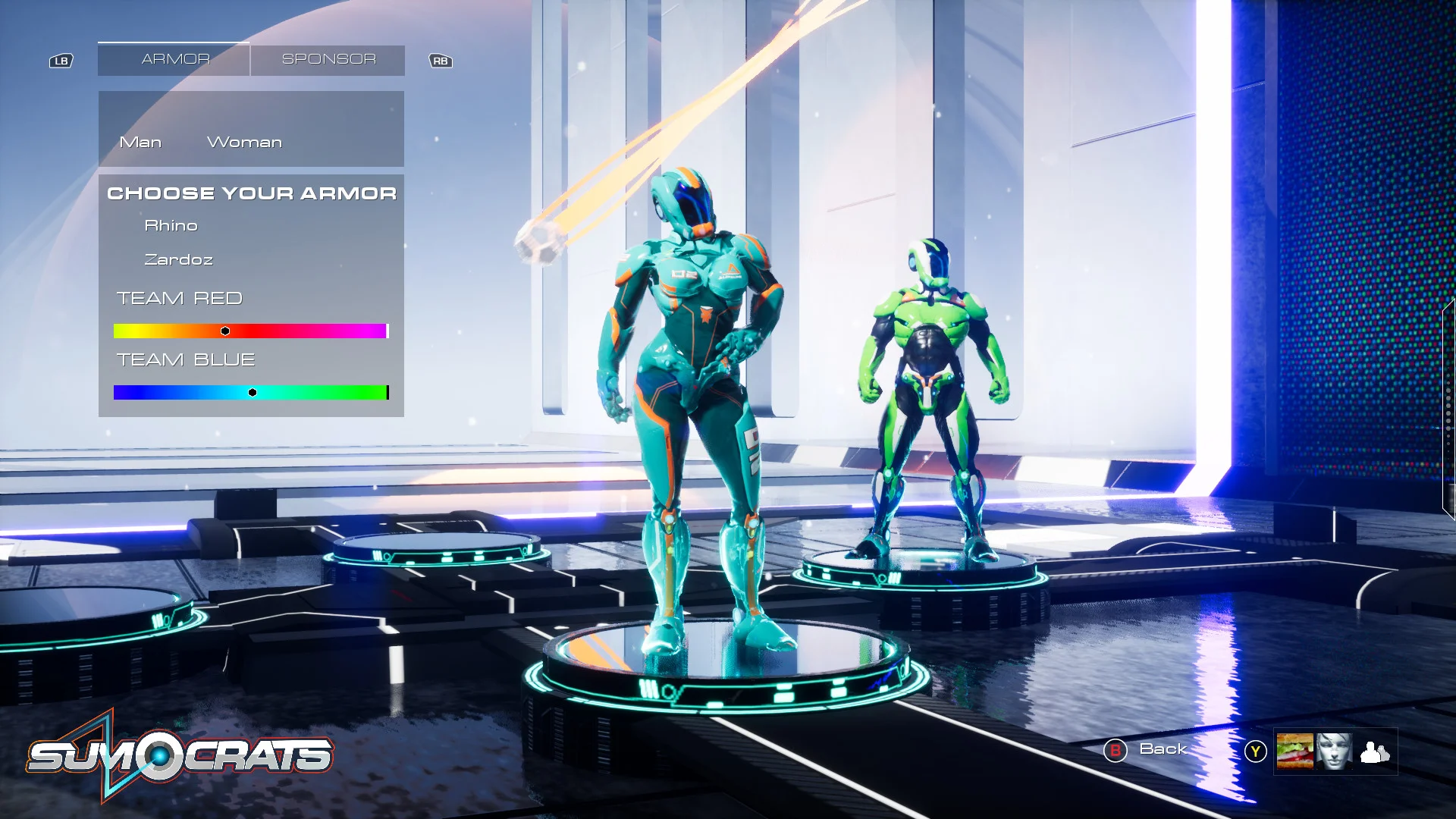Choose the Woman body type
The image size is (1456, 819).
pyautogui.click(x=244, y=143)
